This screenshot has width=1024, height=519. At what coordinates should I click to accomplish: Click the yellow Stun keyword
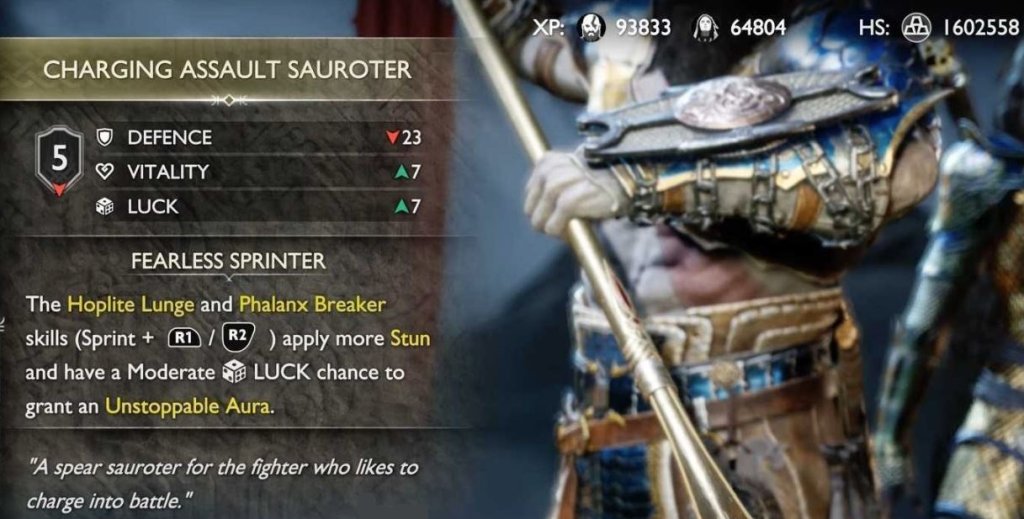(410, 337)
